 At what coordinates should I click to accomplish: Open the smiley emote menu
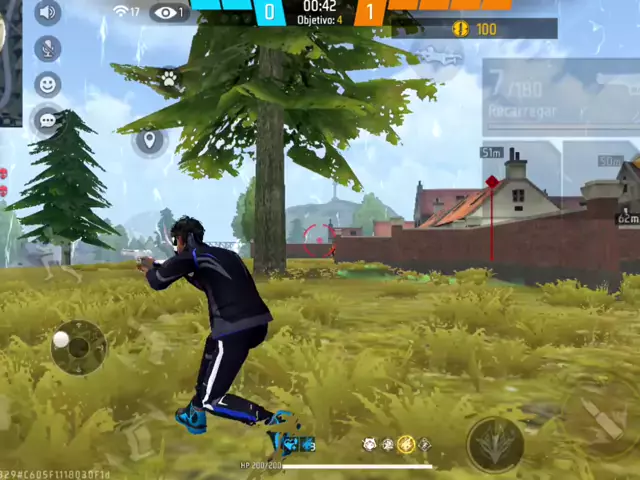pos(47,85)
